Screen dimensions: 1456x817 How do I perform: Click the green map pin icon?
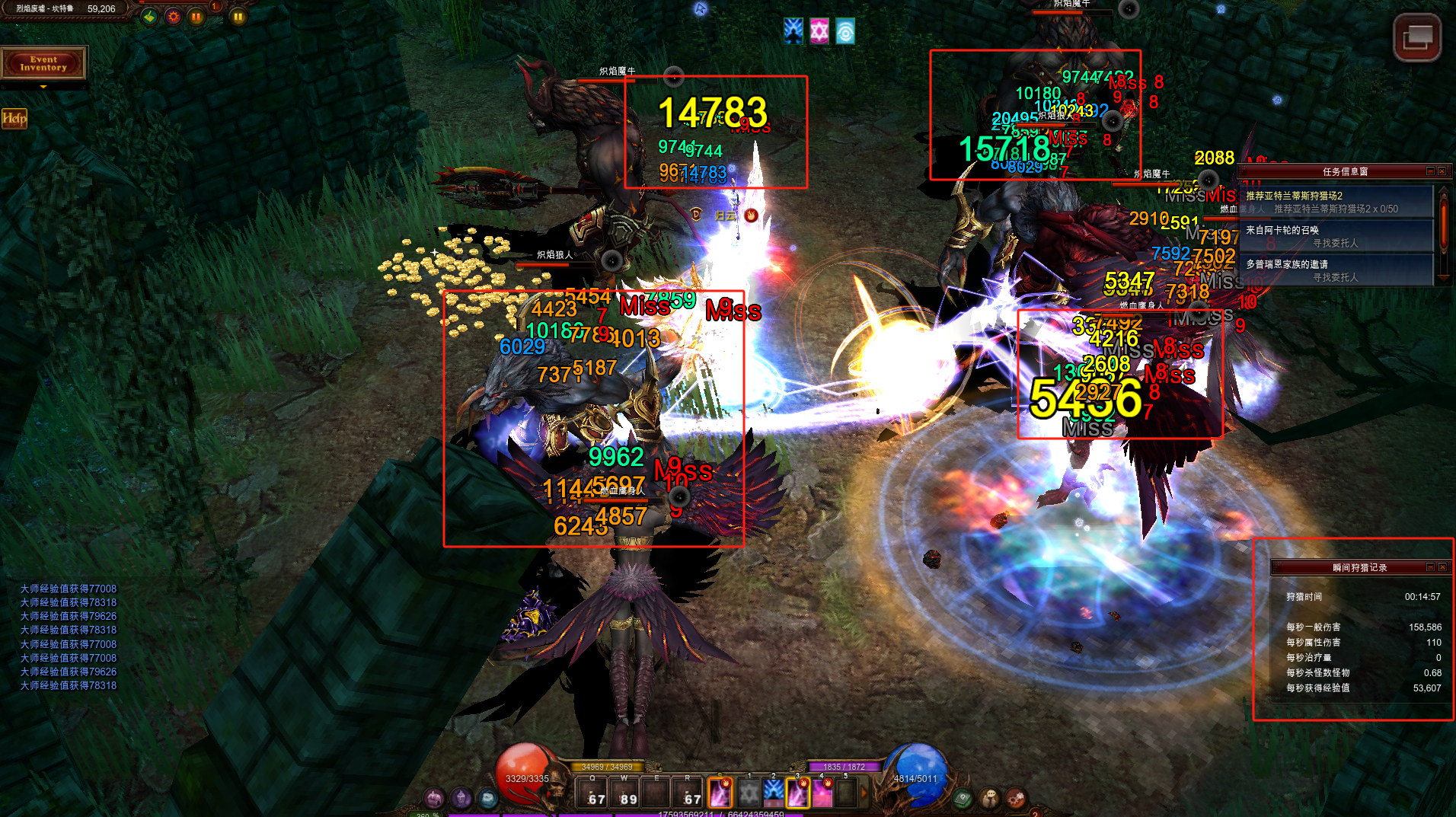click(149, 16)
